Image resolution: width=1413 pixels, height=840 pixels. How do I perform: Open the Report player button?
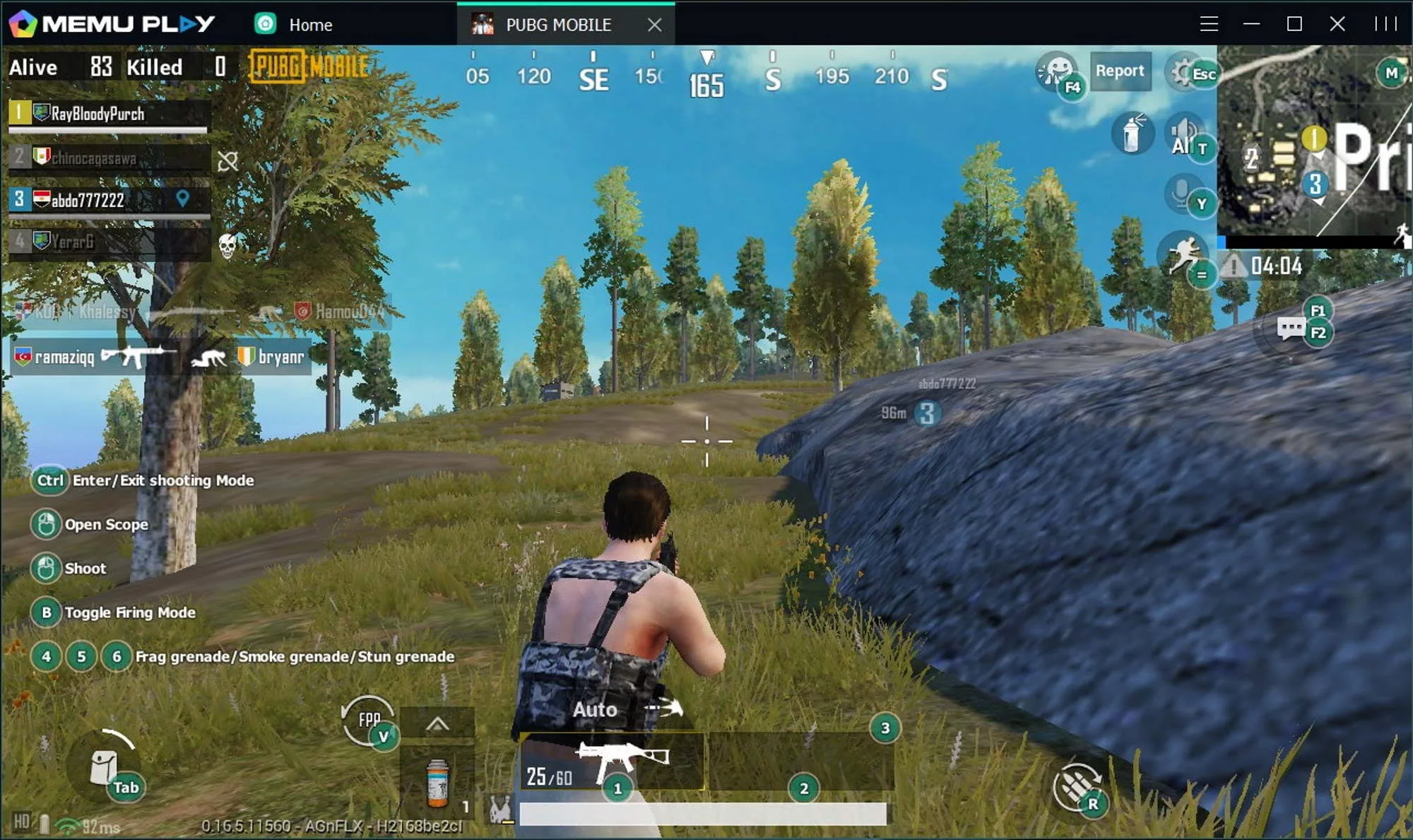tap(1120, 71)
